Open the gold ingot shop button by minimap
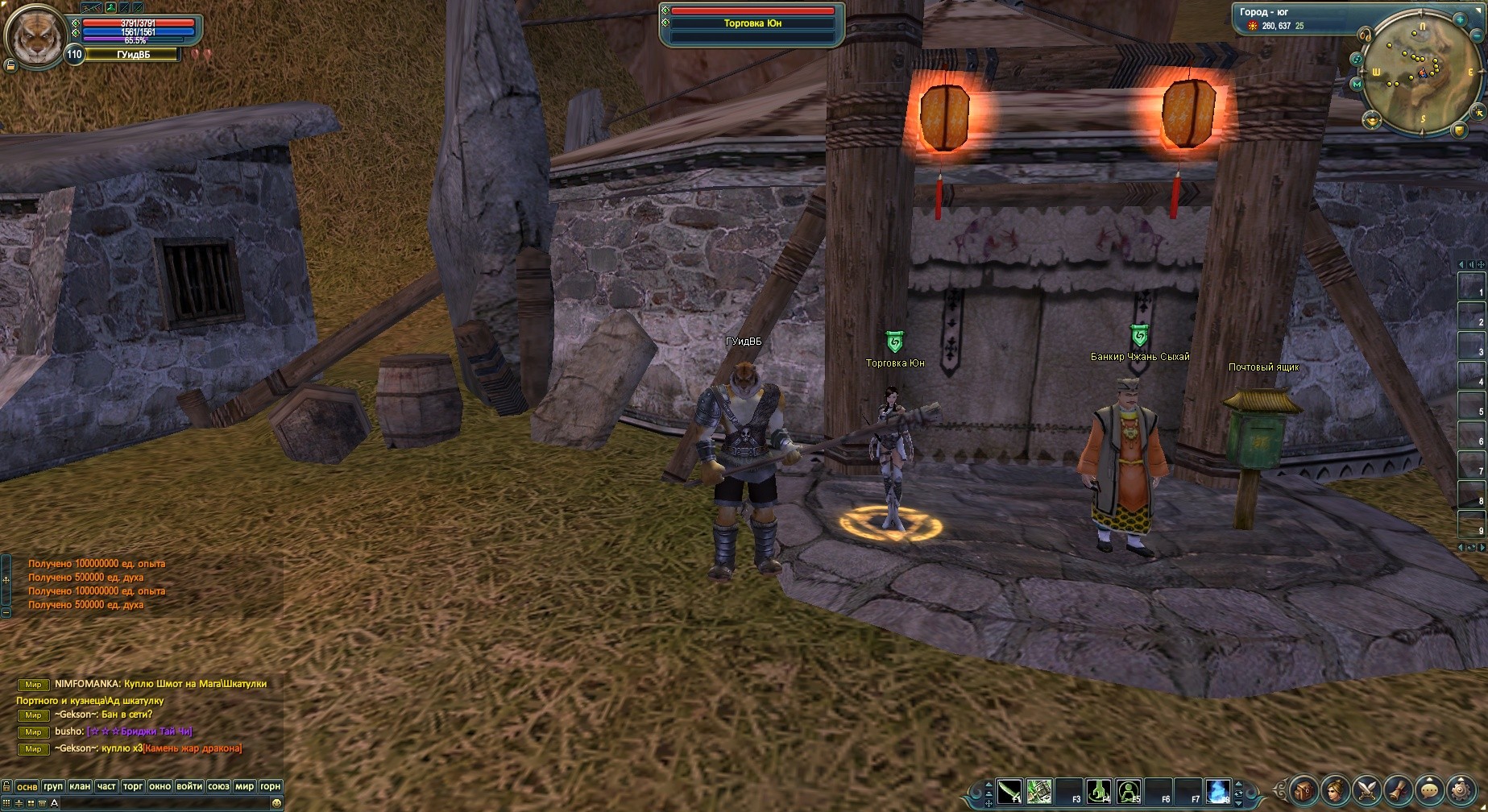1488x812 pixels. (x=1372, y=120)
